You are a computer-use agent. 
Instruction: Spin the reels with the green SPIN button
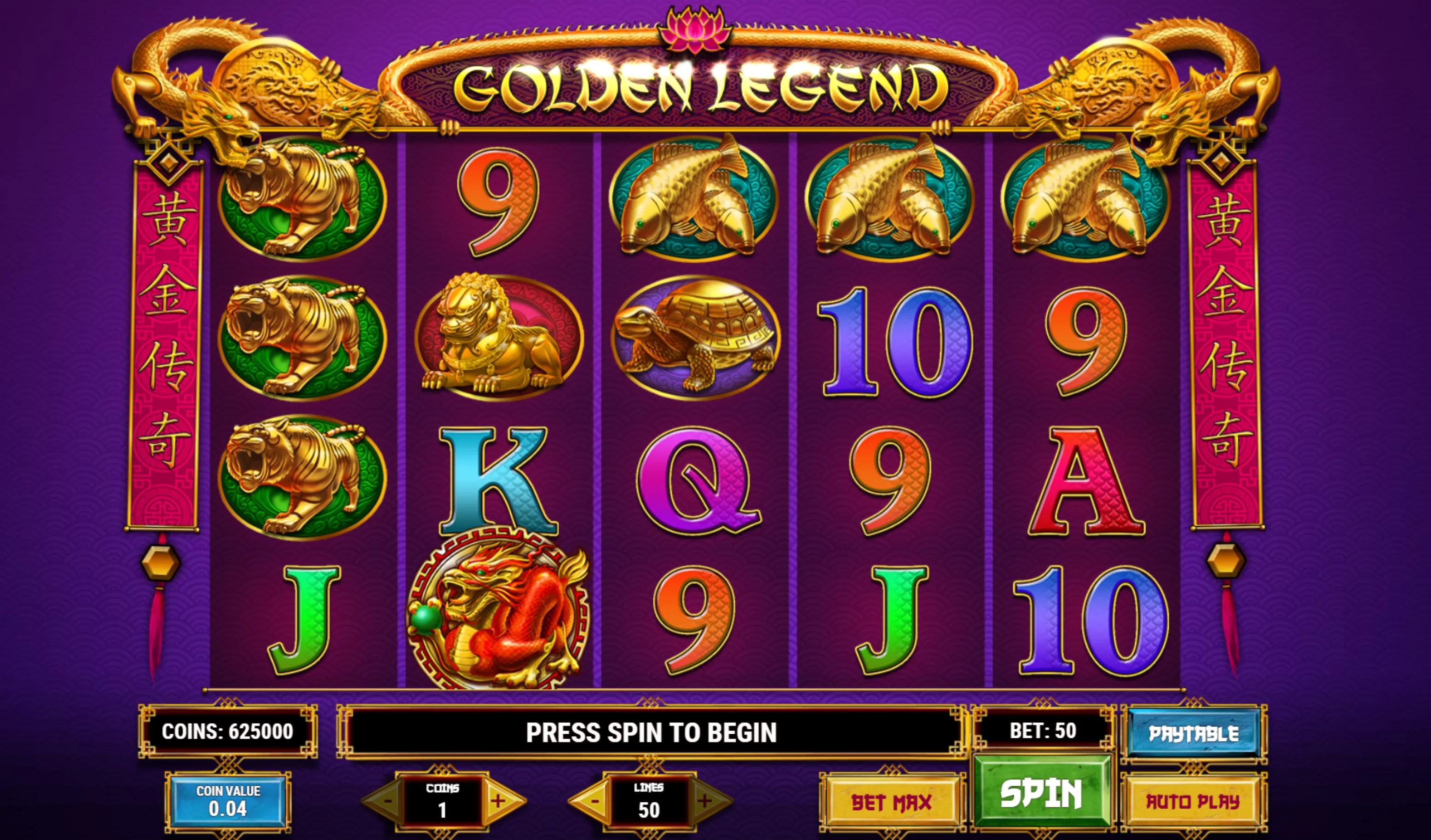click(1041, 791)
